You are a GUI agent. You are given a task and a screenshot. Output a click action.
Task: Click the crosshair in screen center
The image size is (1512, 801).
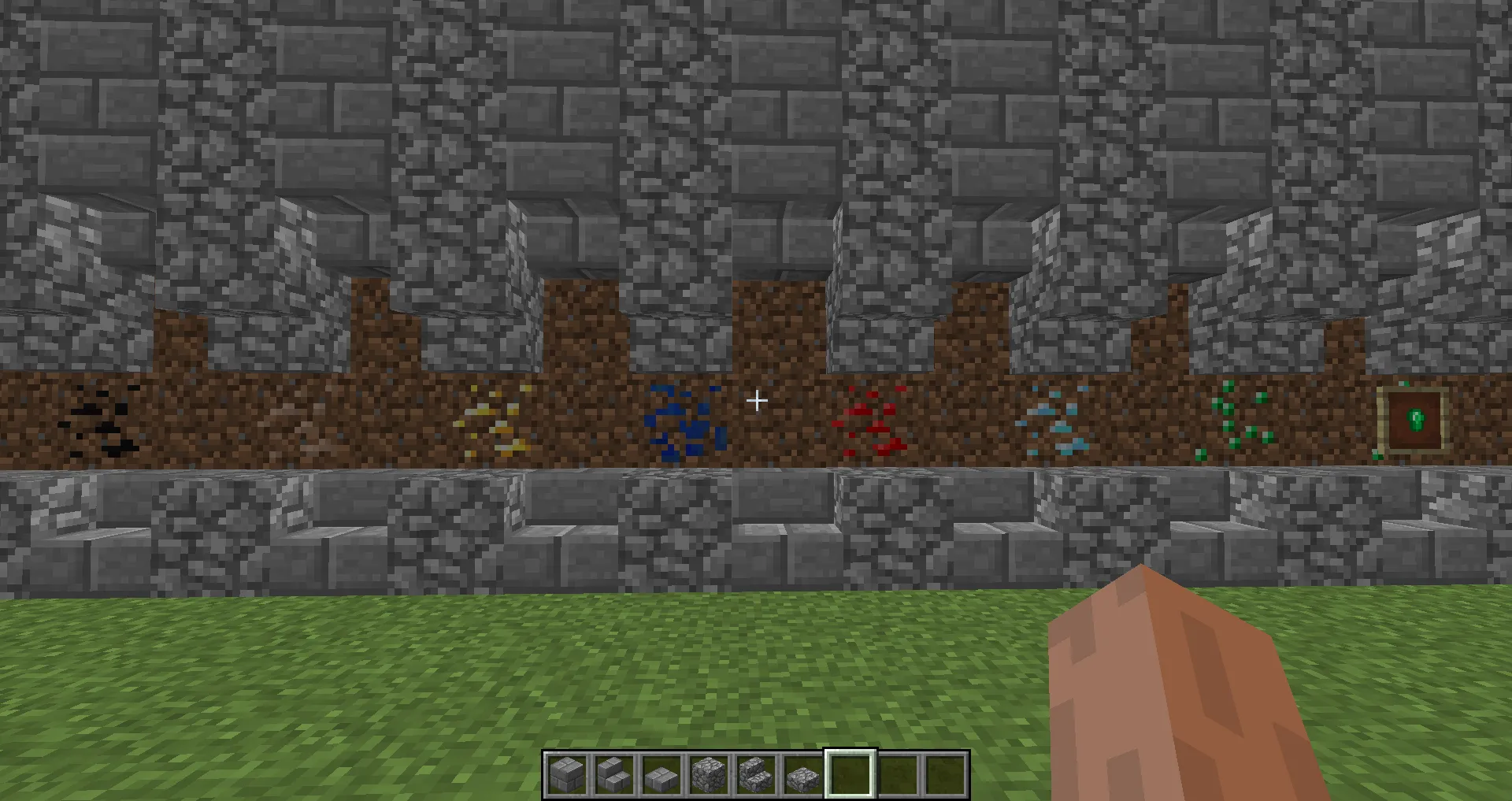(x=756, y=400)
